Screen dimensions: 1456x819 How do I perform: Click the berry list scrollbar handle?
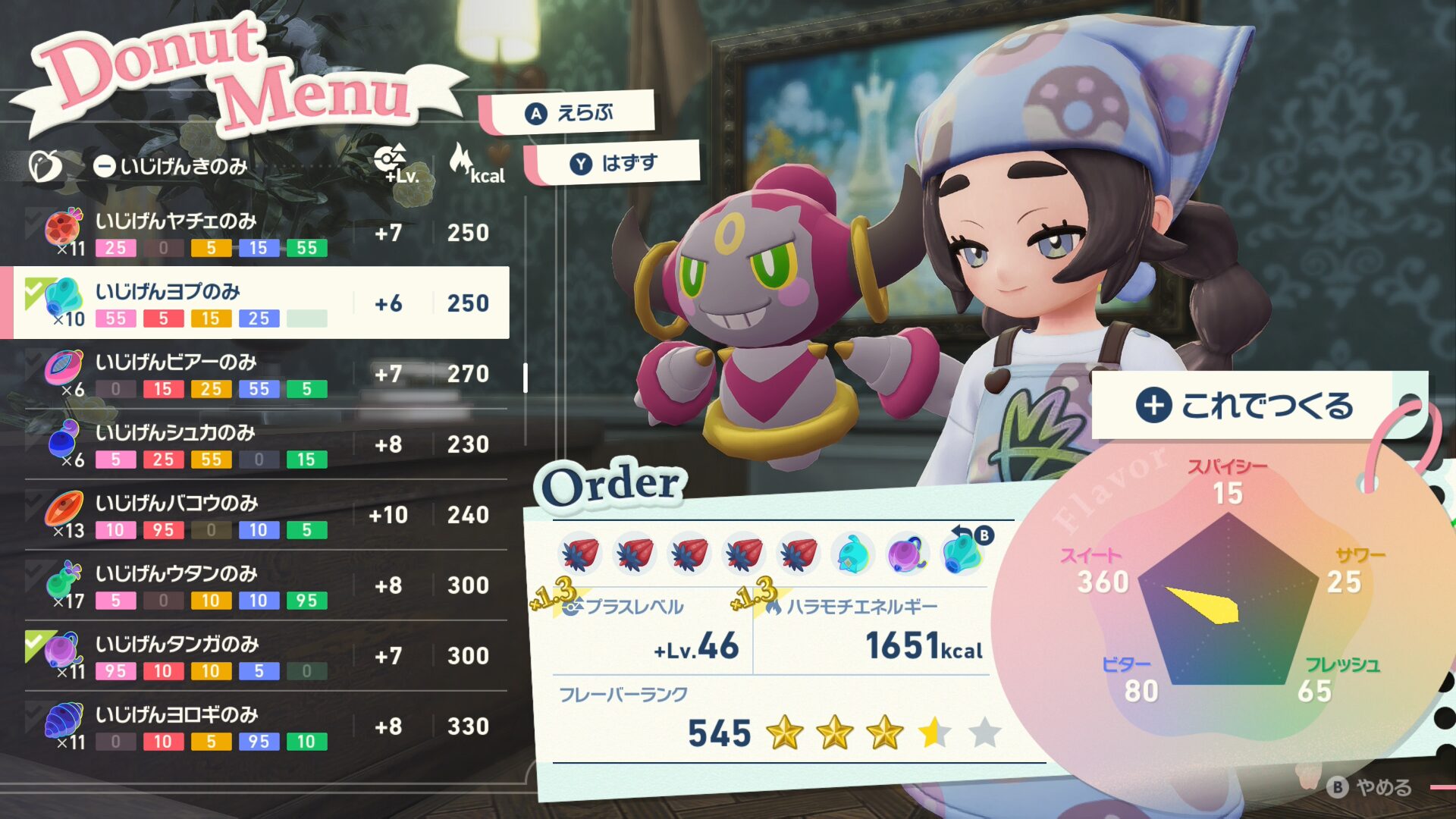tap(526, 378)
